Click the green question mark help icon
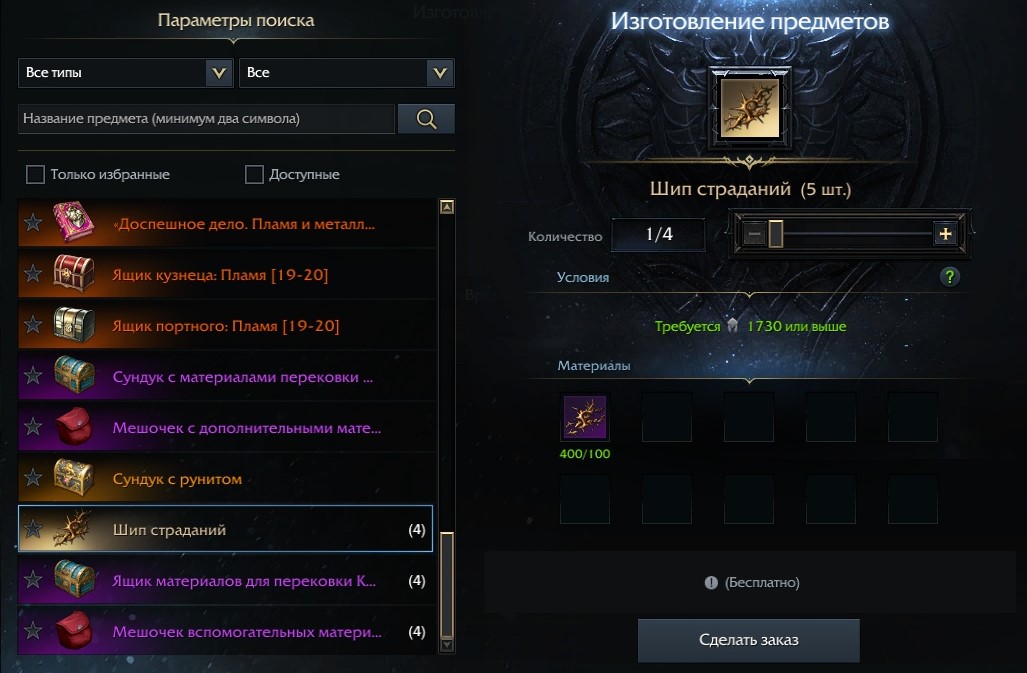This screenshot has width=1027, height=673. click(950, 277)
